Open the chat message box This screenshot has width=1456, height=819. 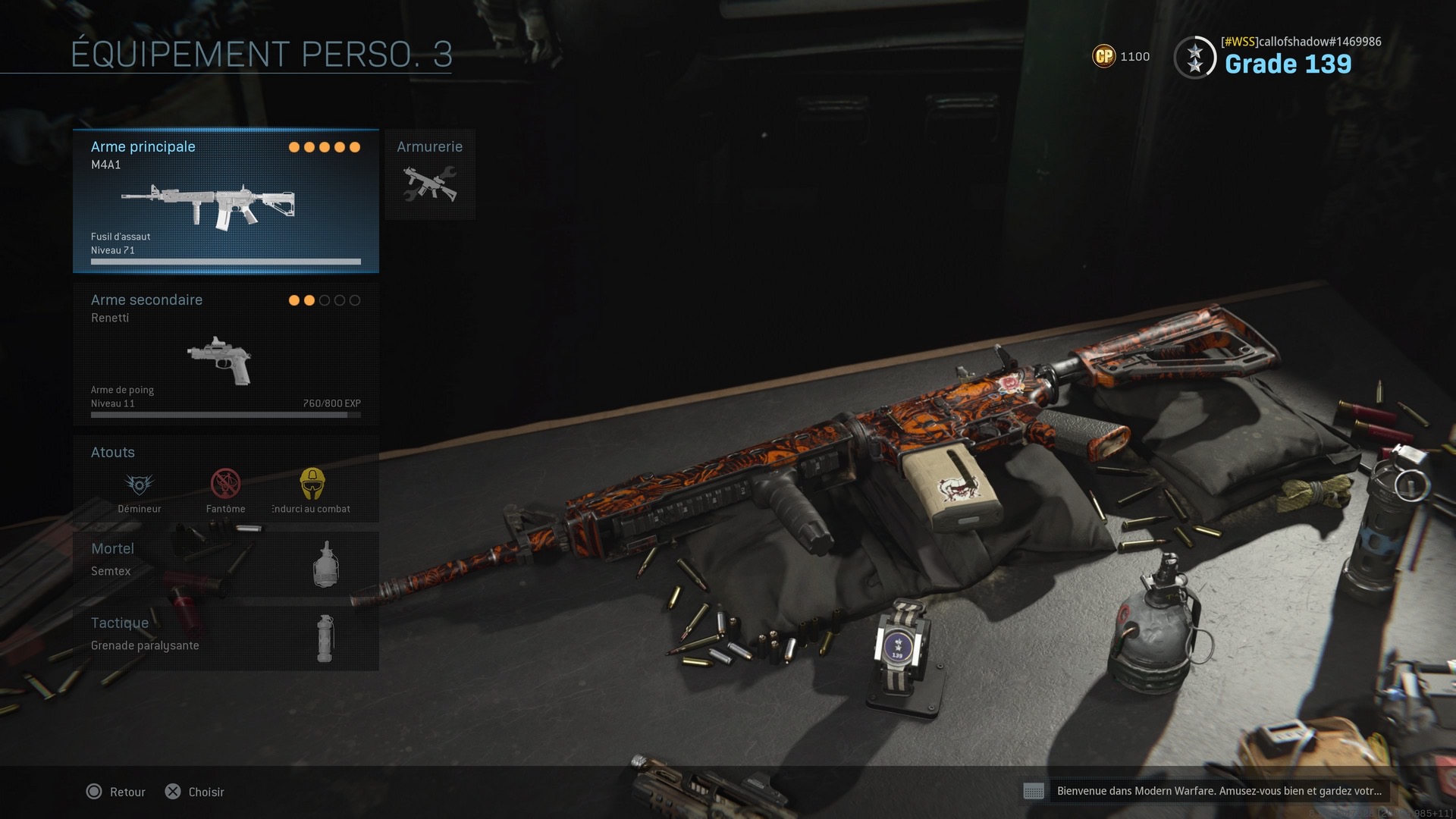click(1207, 791)
